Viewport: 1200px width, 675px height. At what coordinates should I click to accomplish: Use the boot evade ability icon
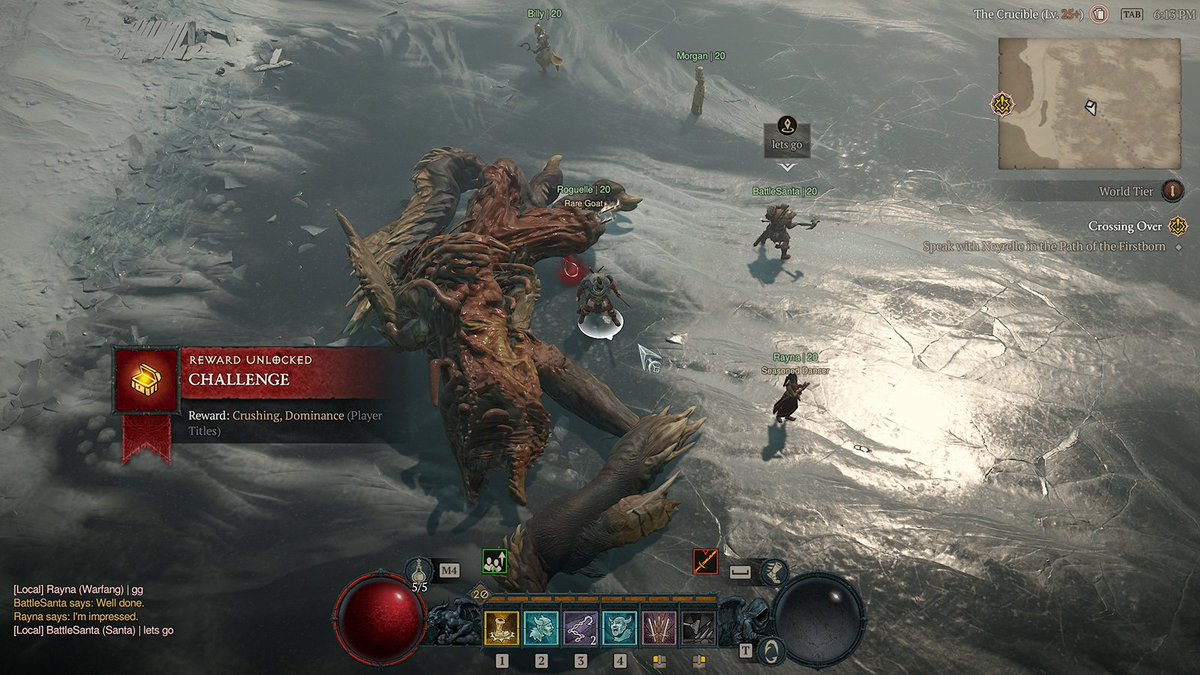point(773,572)
